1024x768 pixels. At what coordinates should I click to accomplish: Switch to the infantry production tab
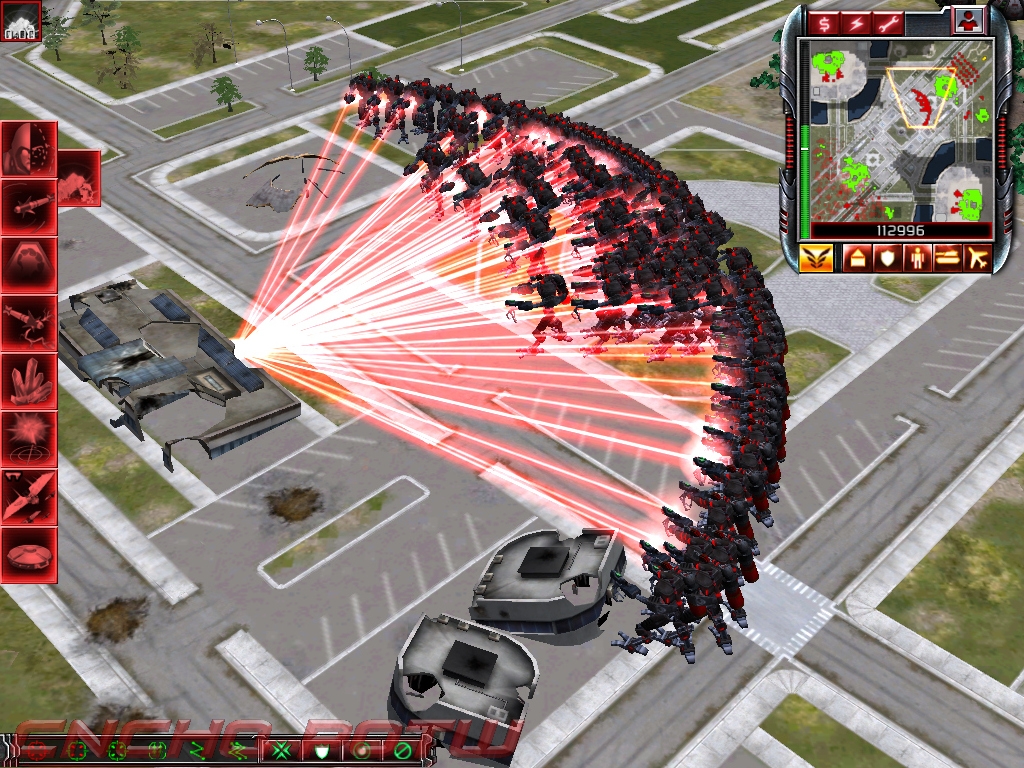pos(917,259)
